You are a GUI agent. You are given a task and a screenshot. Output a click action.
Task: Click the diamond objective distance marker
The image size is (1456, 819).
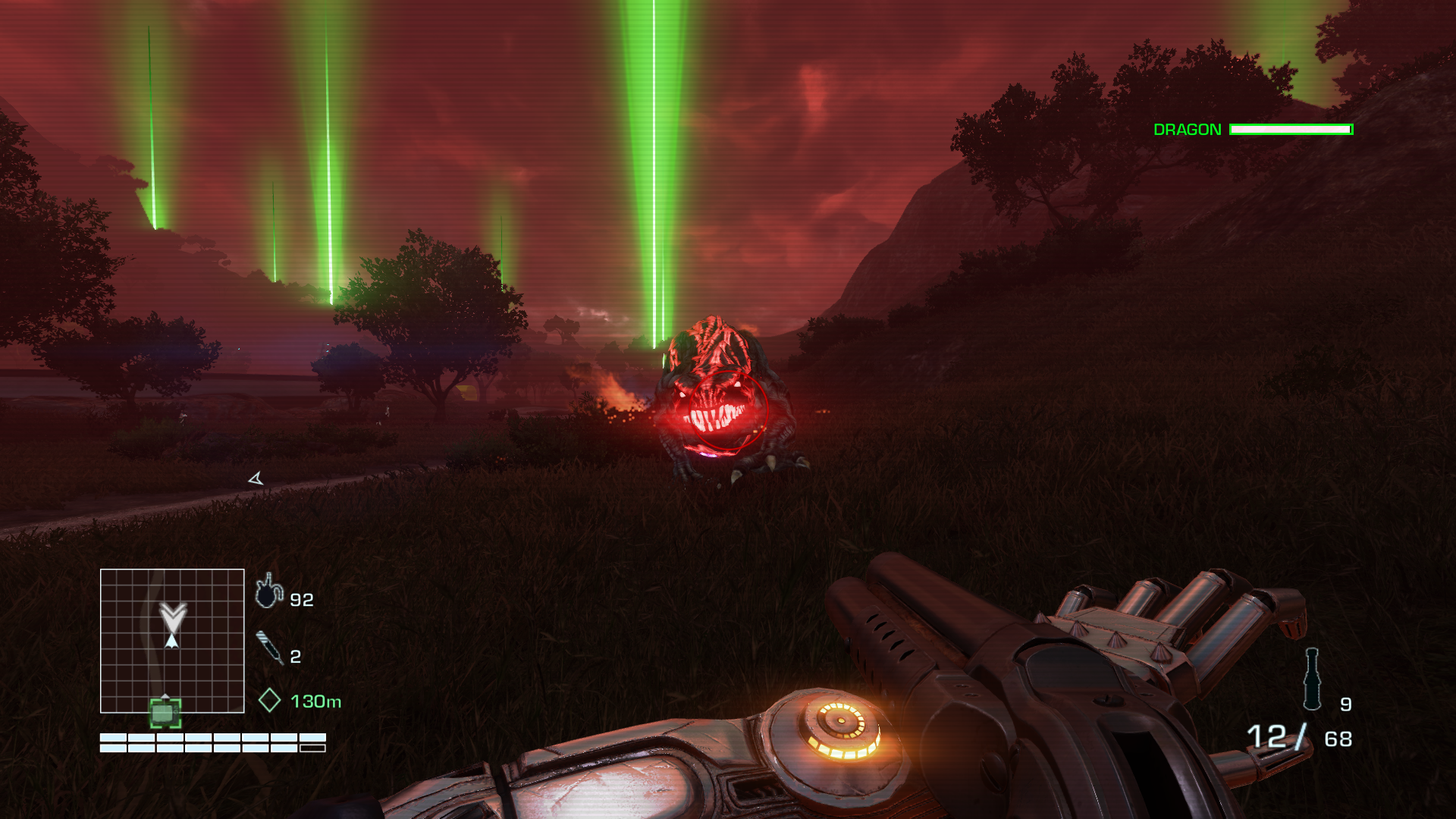269,701
